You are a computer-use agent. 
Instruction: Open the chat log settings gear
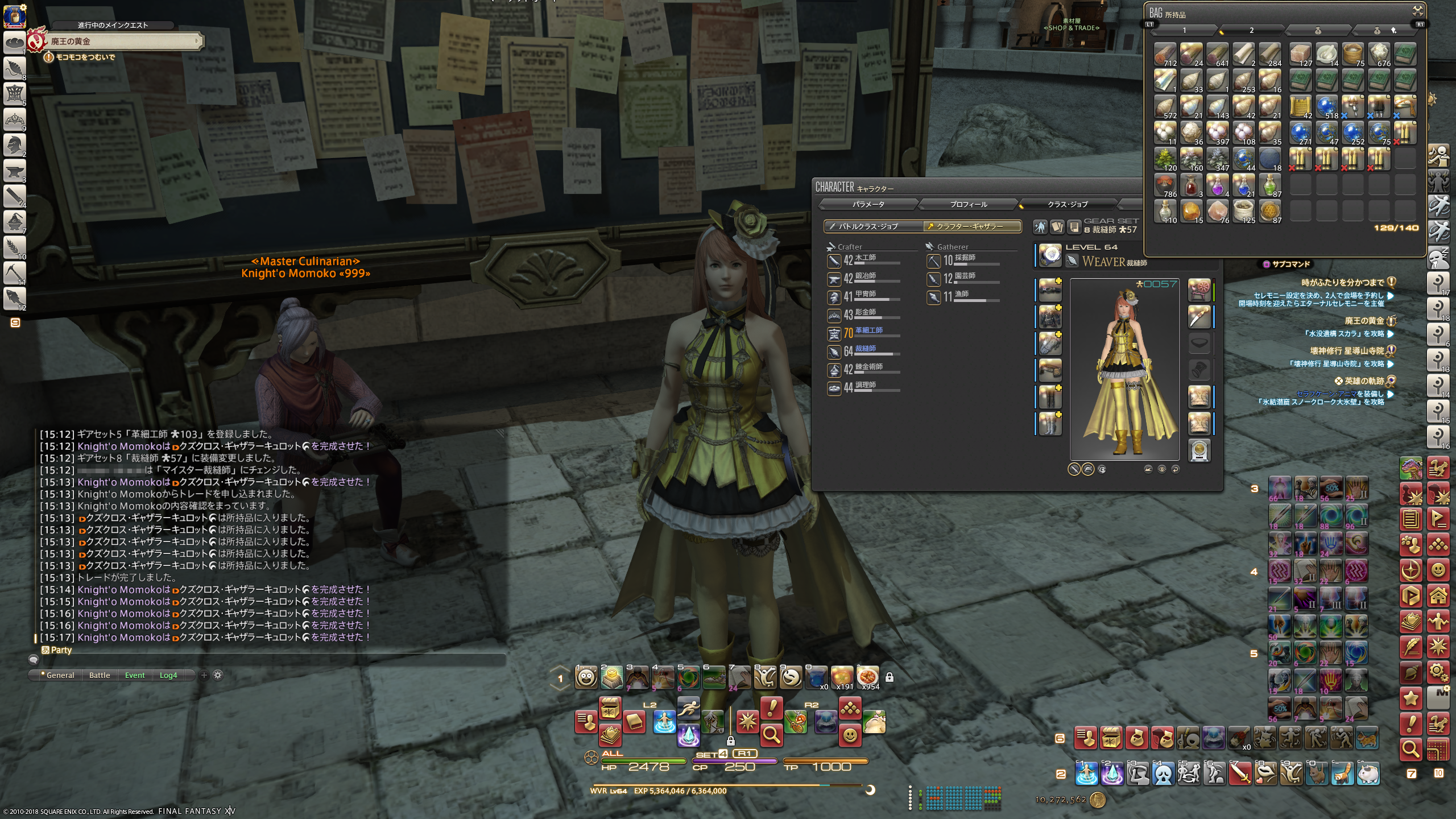[x=218, y=675]
